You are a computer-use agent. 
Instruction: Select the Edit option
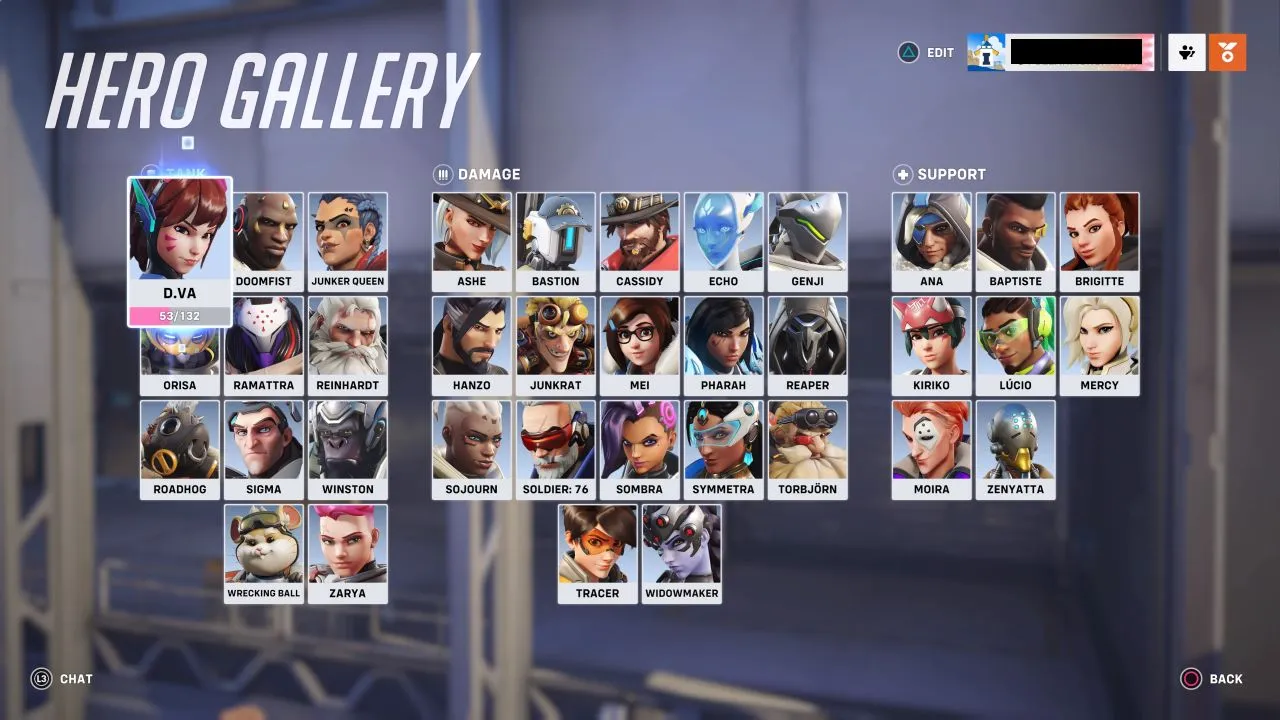(x=938, y=52)
